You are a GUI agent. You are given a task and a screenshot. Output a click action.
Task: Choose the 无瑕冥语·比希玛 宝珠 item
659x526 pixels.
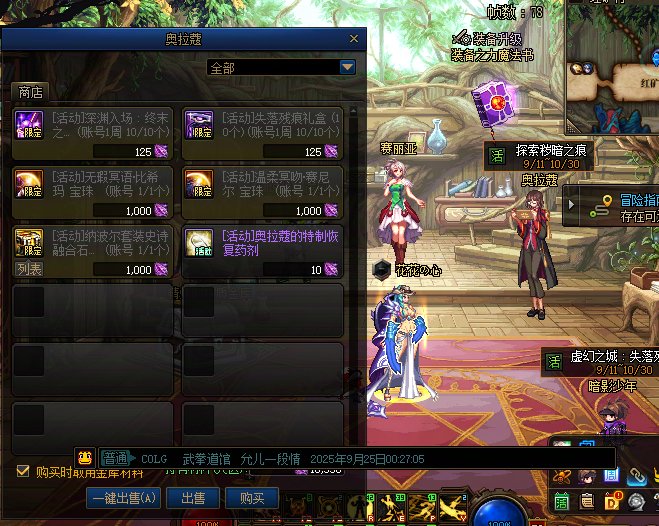point(93,193)
